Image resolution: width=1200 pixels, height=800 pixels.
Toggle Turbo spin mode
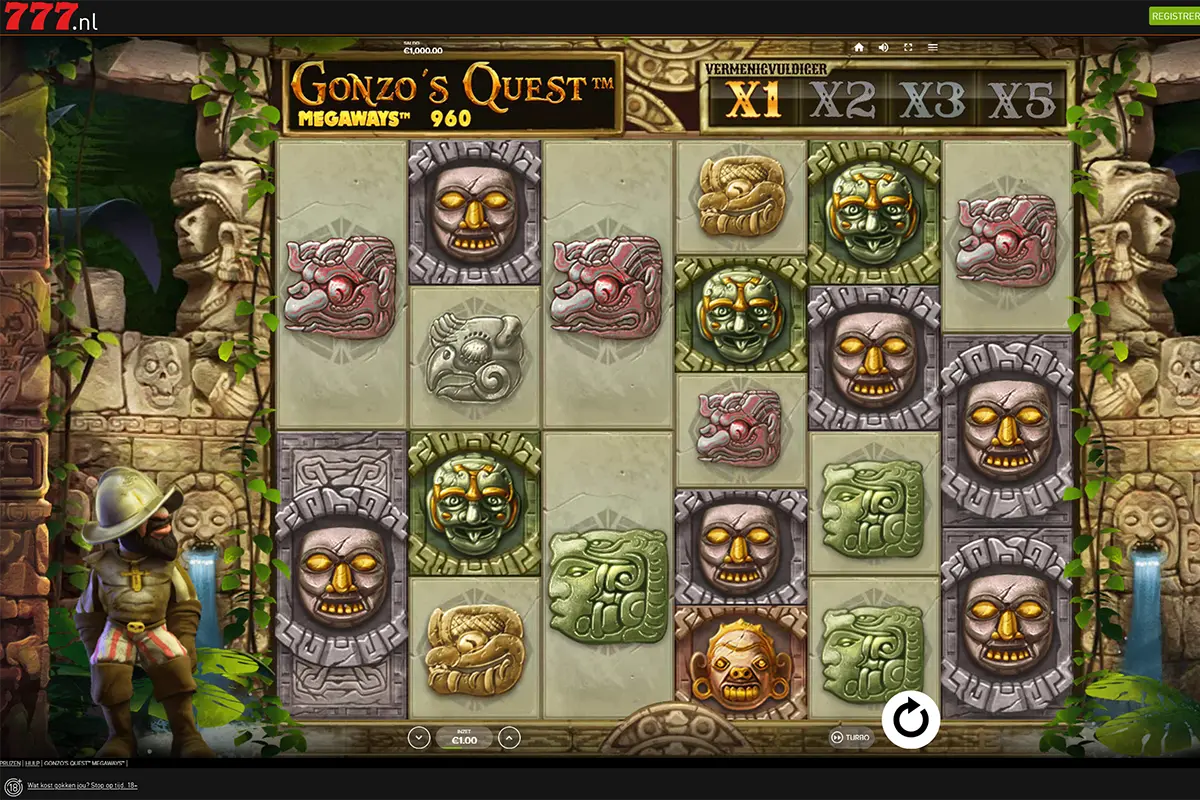click(x=850, y=738)
